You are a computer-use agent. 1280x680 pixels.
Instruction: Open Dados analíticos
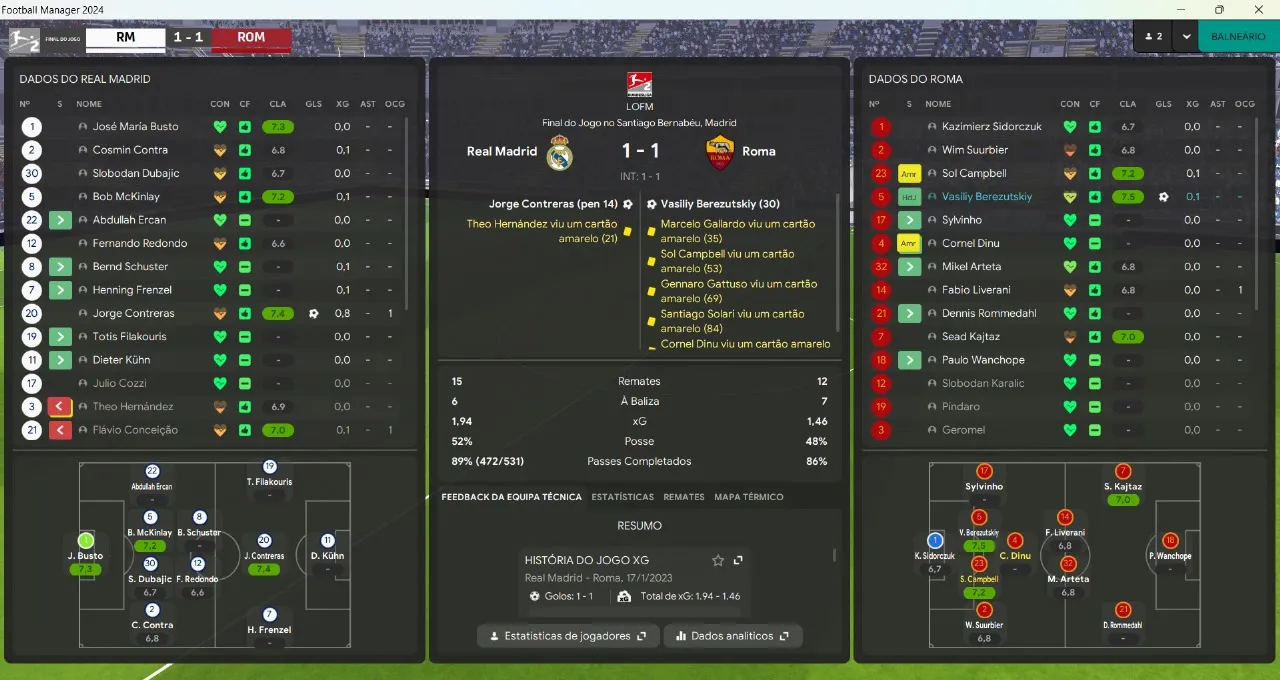[732, 636]
